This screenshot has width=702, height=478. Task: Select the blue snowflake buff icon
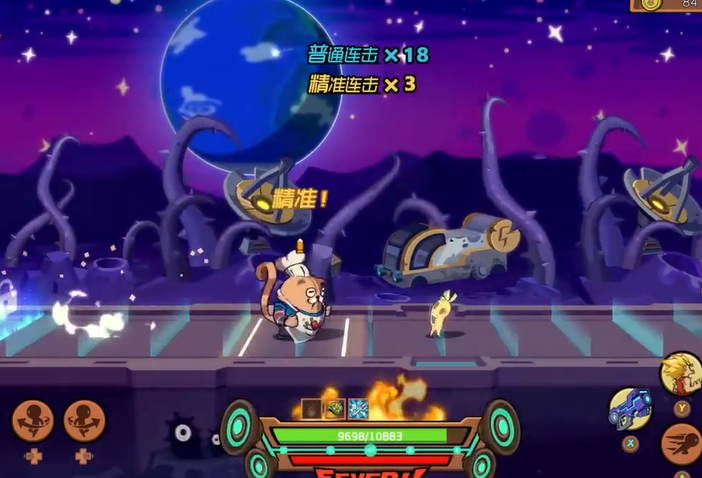click(x=358, y=409)
